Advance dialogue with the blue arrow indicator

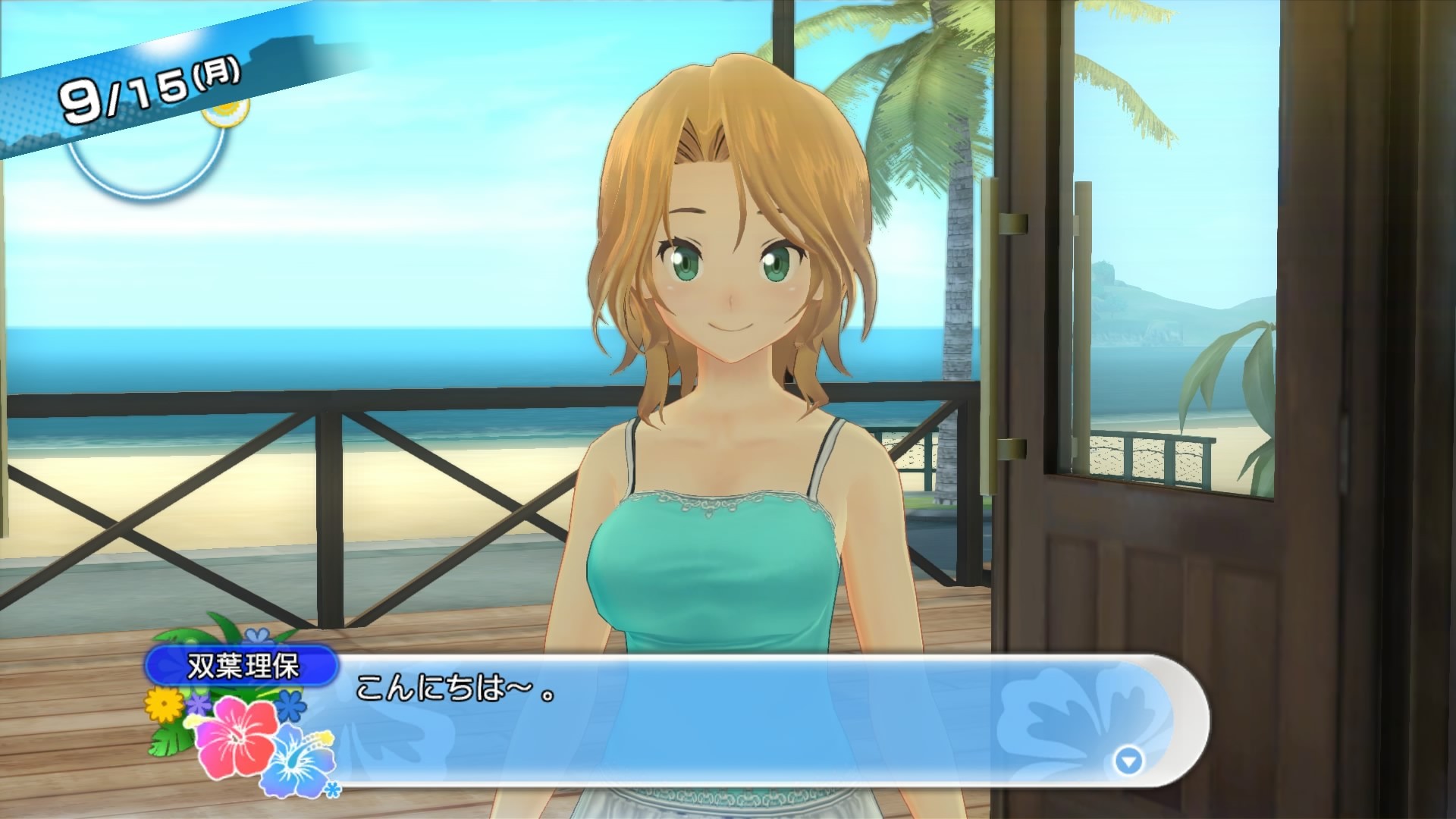pos(1128,761)
